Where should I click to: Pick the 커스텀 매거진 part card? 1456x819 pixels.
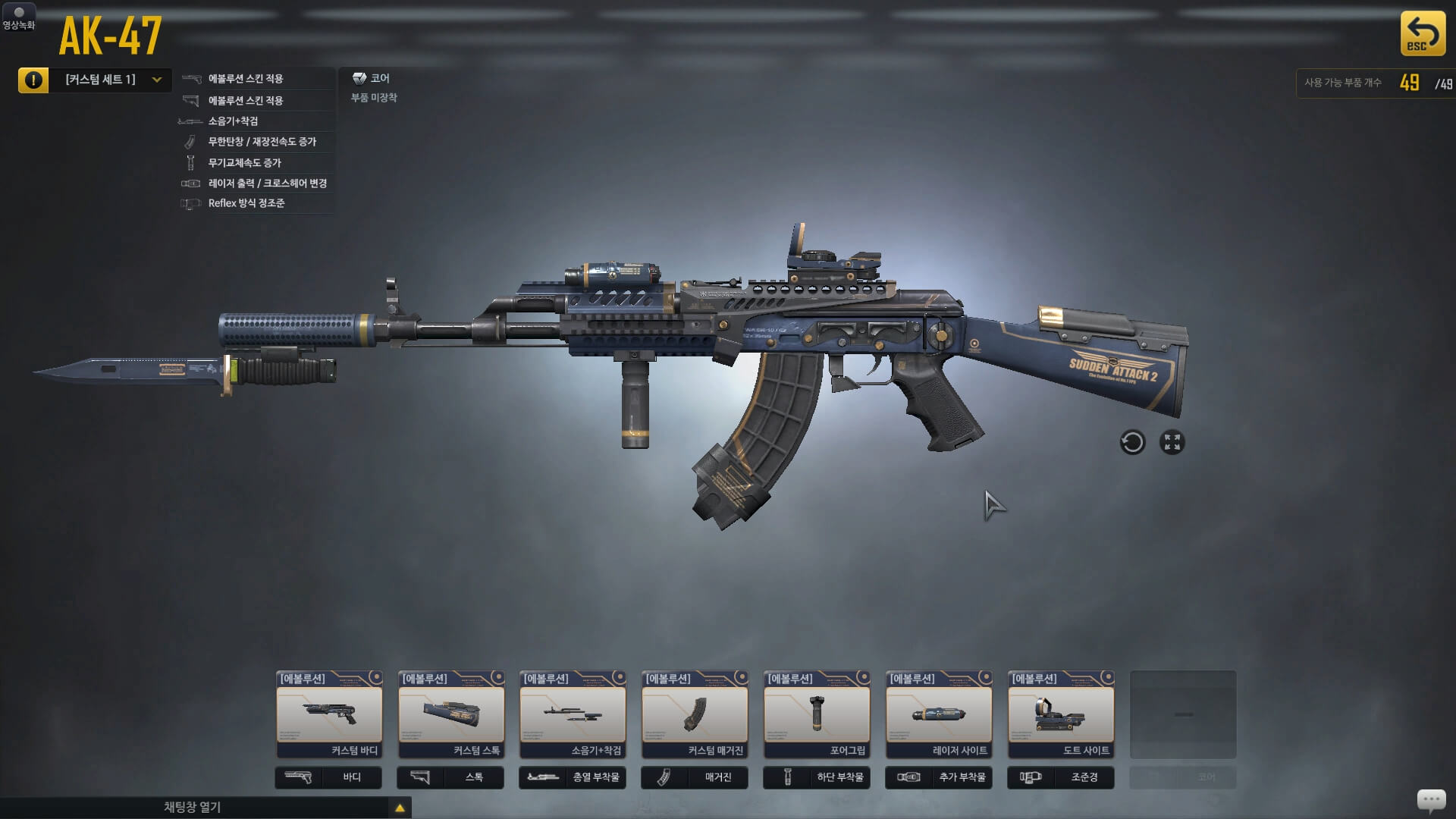(x=695, y=714)
